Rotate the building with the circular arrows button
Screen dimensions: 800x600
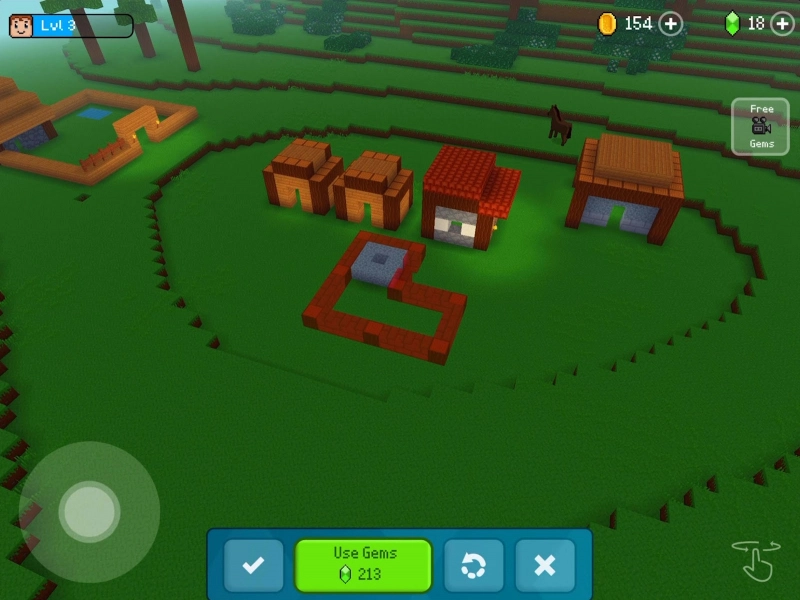click(473, 565)
